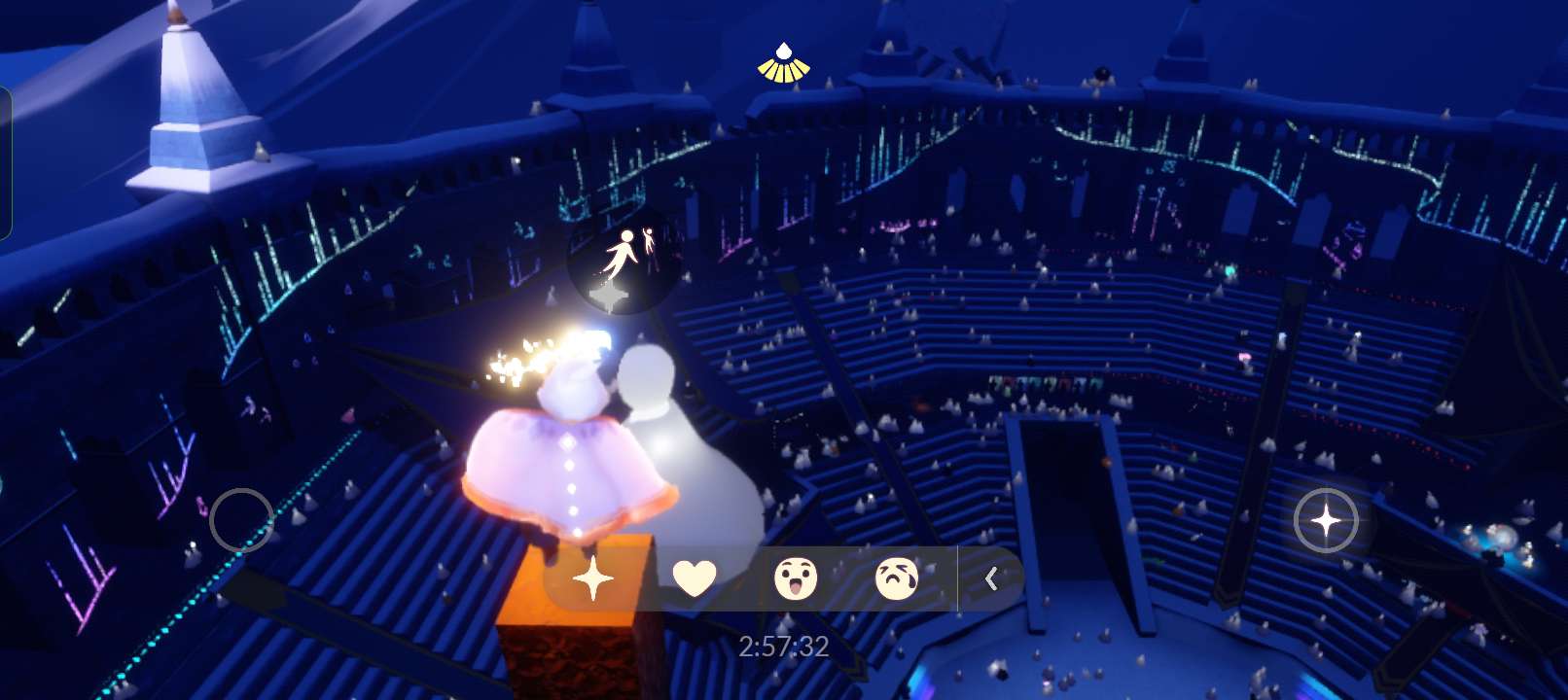Select the crying face emote

[x=897, y=579]
